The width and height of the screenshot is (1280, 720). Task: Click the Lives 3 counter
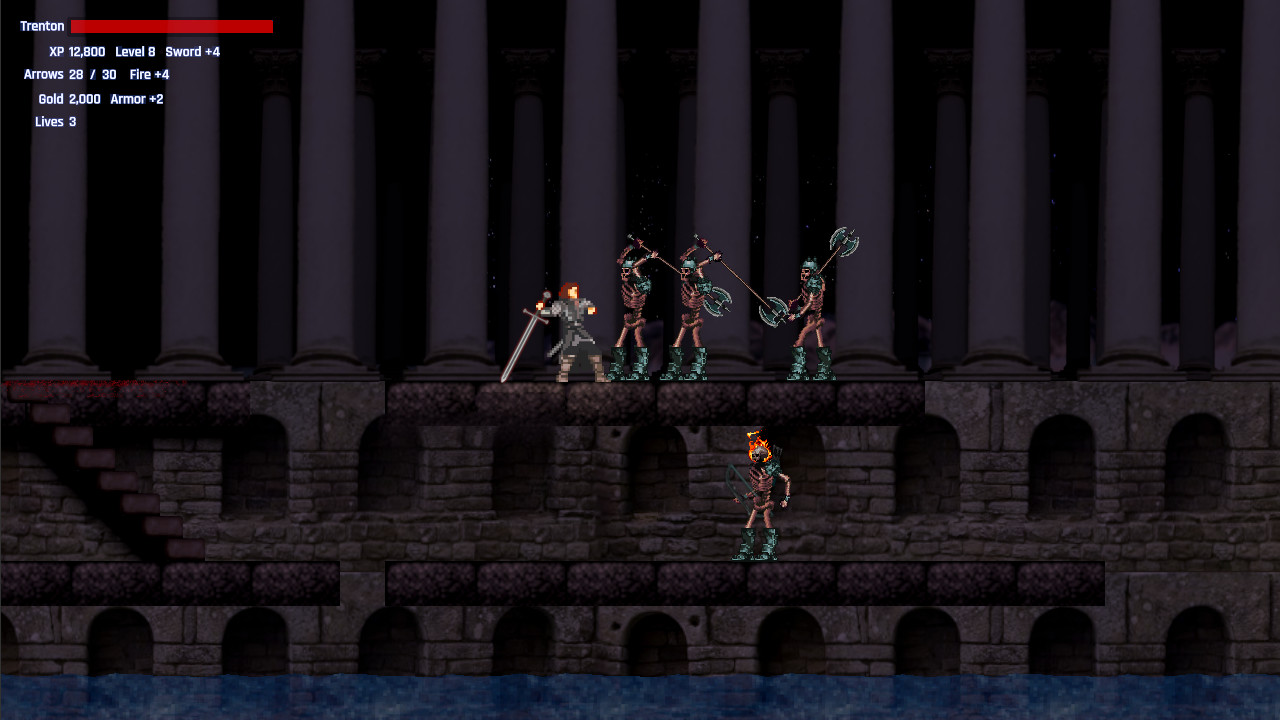click(x=54, y=121)
